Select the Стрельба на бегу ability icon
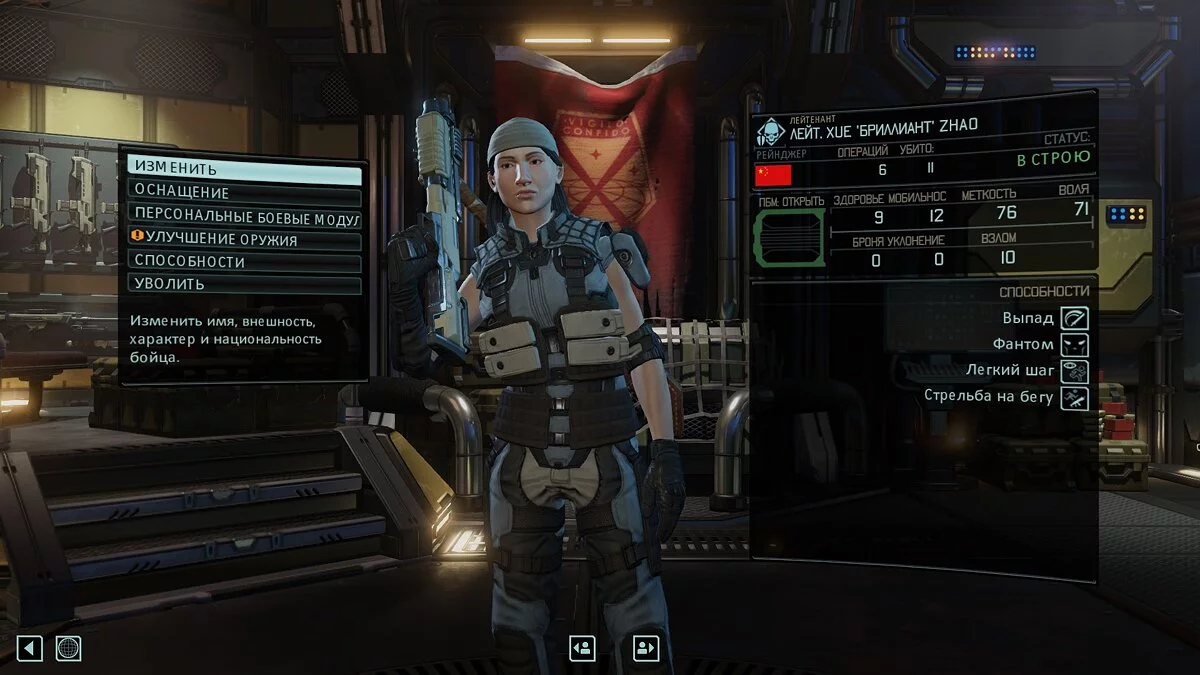 tap(1075, 398)
